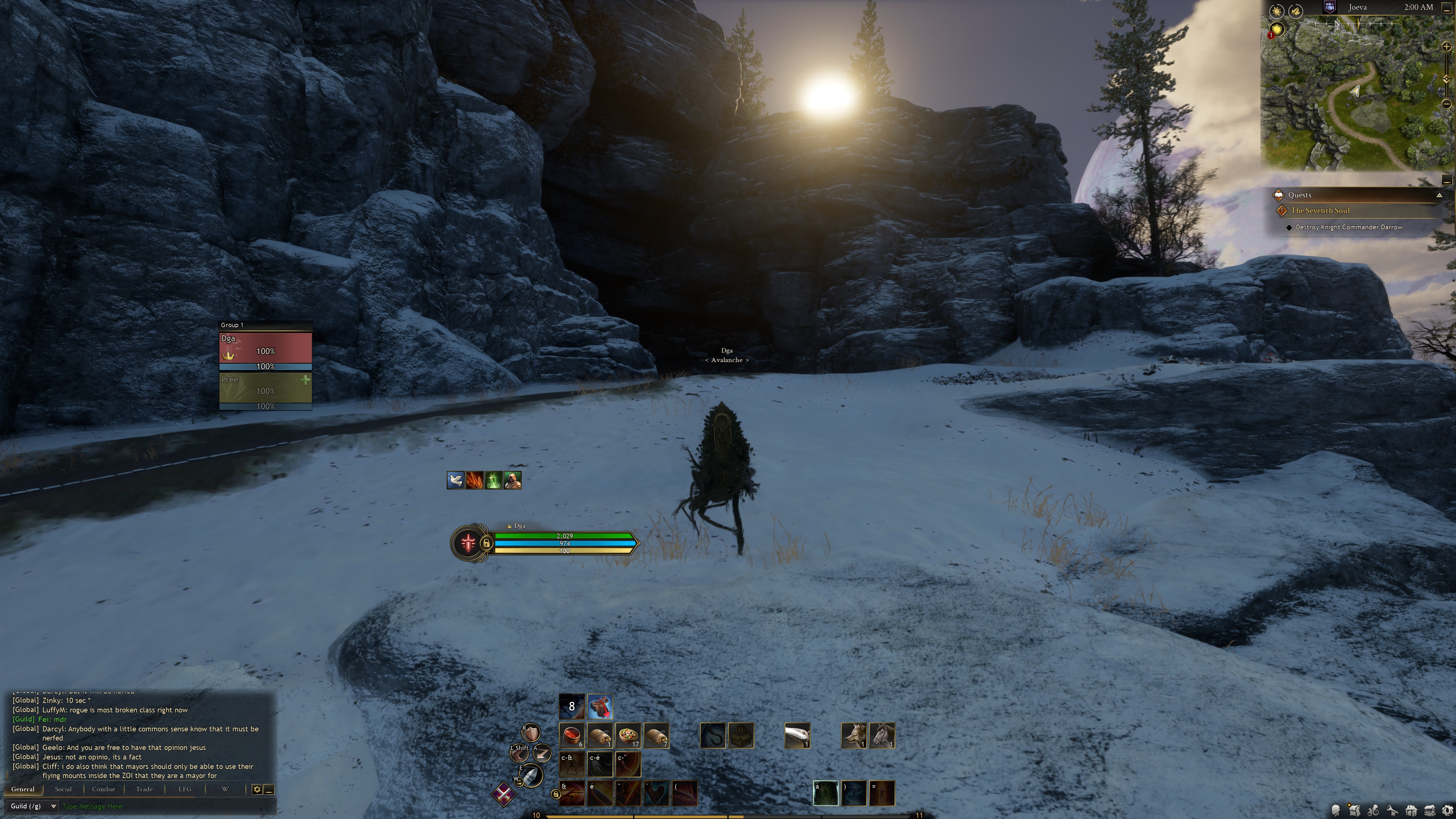Zoom in the minimap with the plus button
Screen dimensions: 1456x819
1447,47
